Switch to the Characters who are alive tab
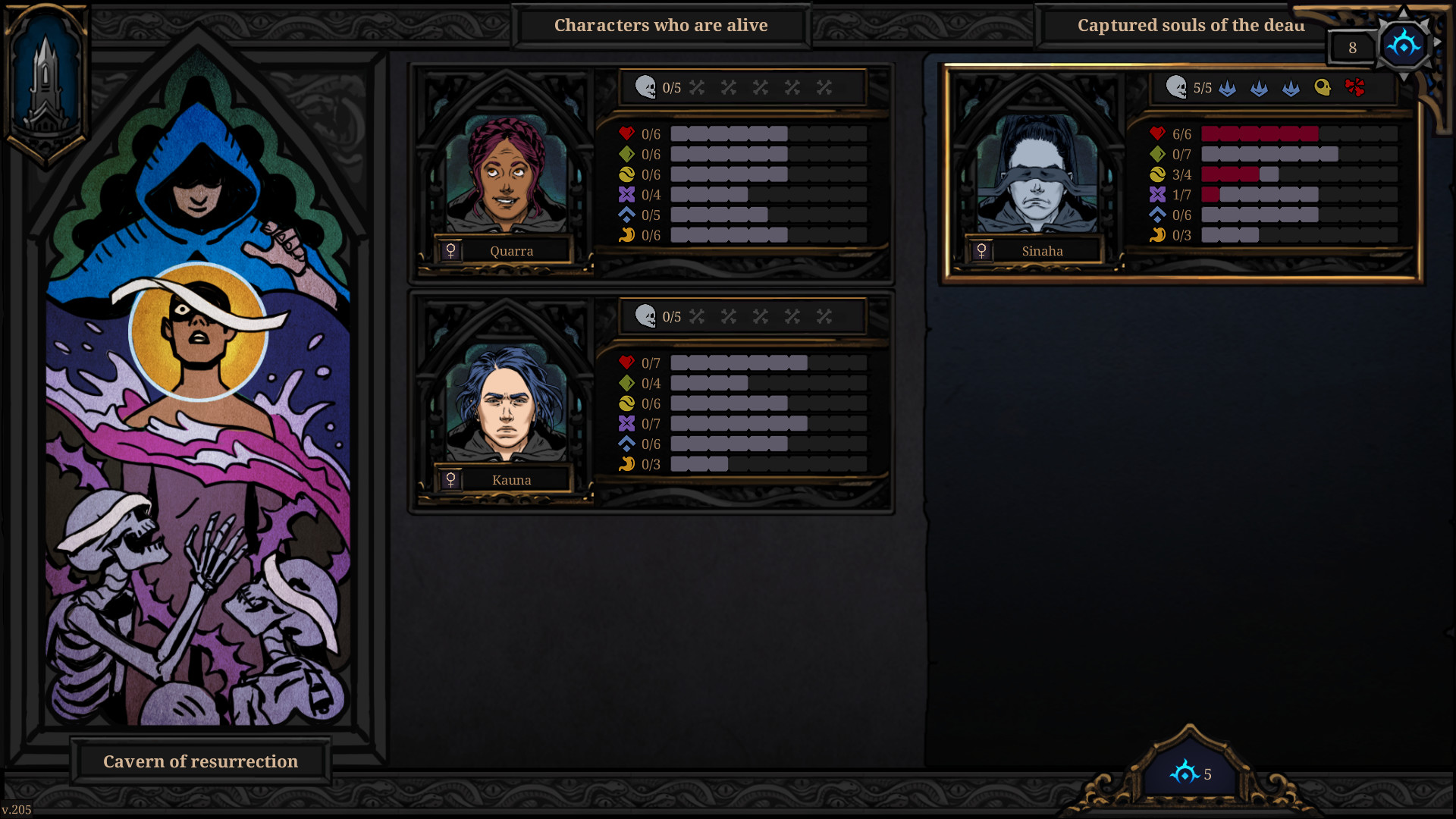1456x819 pixels. coord(661,25)
